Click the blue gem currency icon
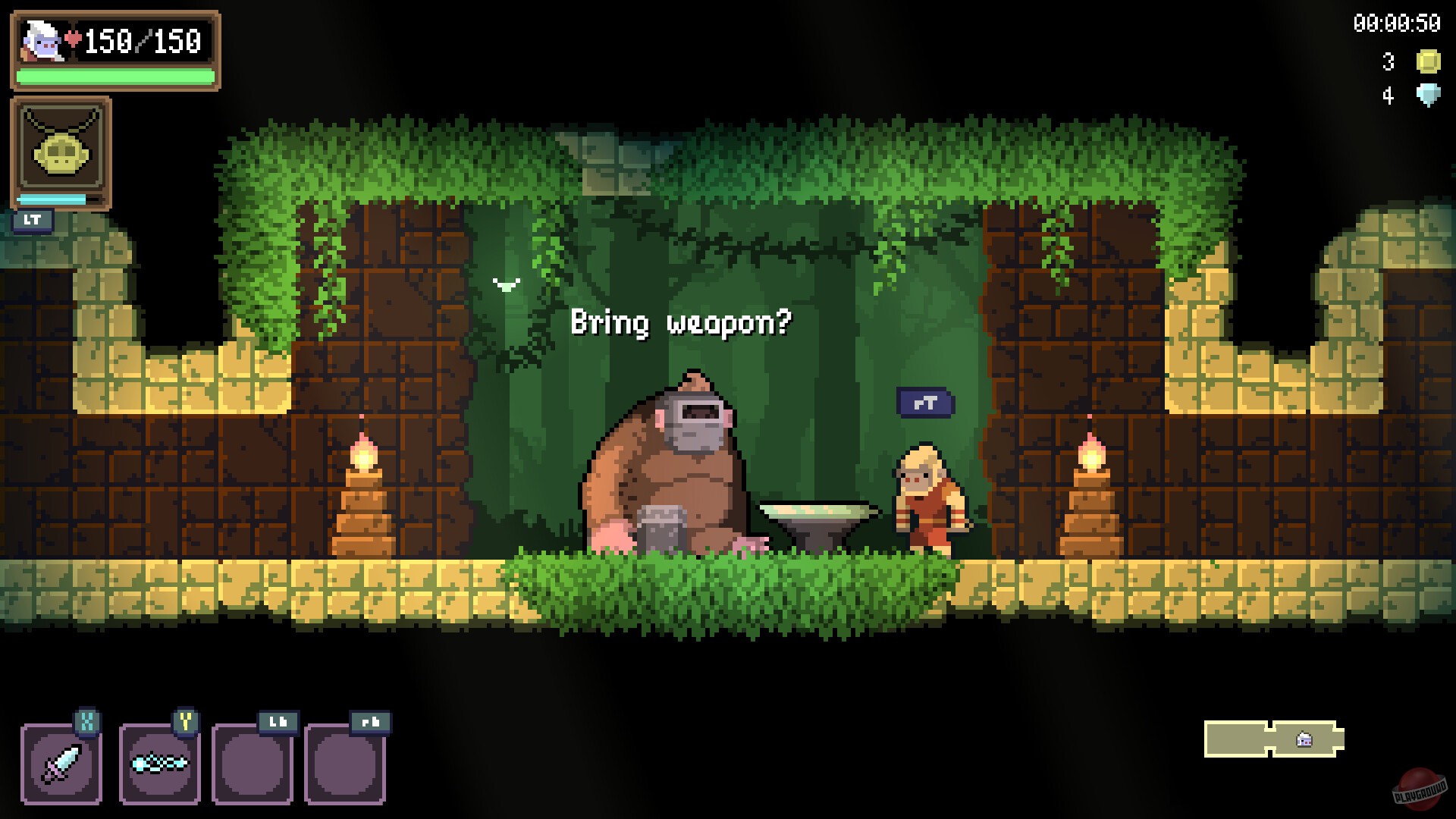Screen dimensions: 1456x819 click(x=1429, y=95)
